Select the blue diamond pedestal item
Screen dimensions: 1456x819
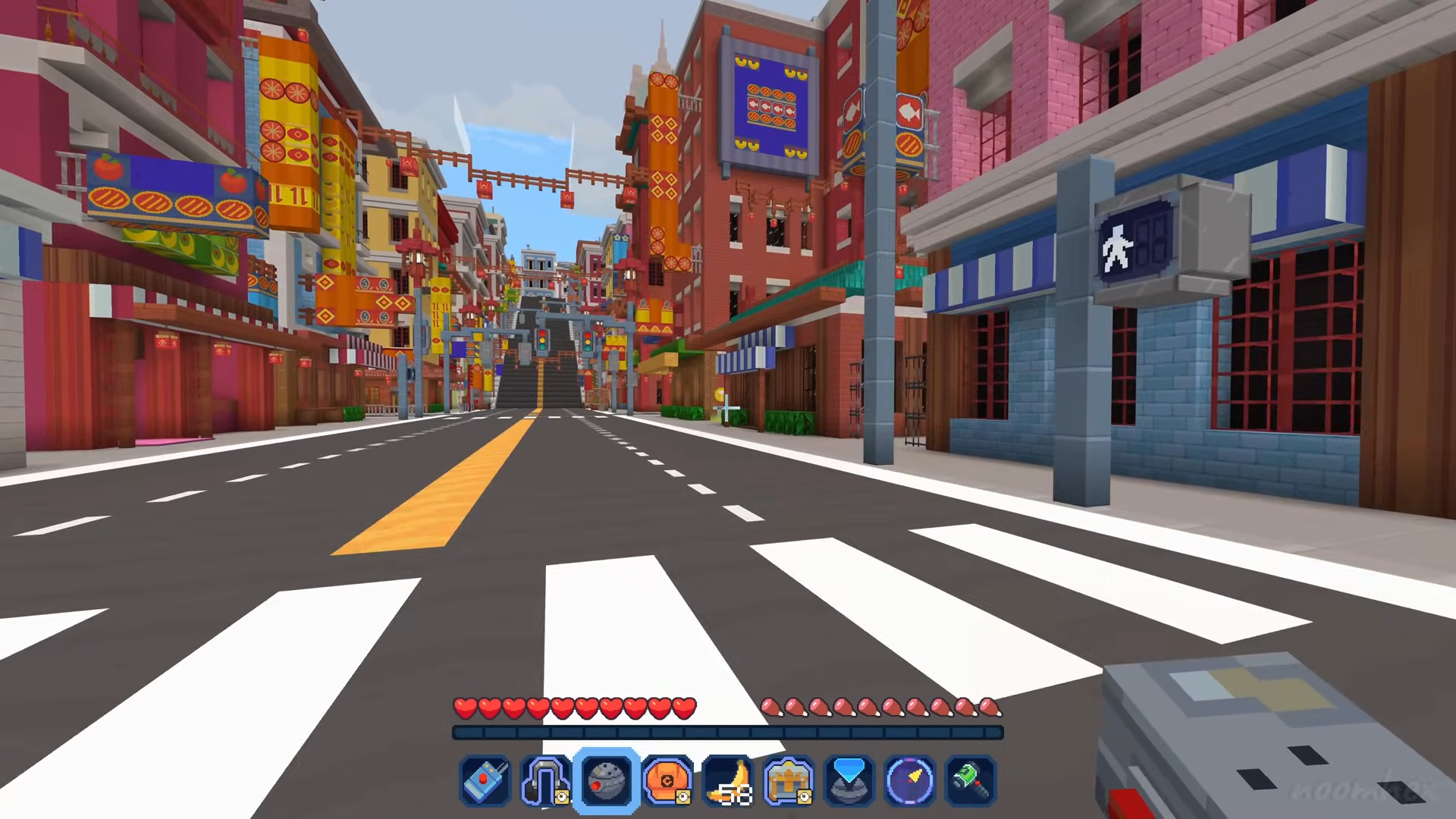(849, 780)
